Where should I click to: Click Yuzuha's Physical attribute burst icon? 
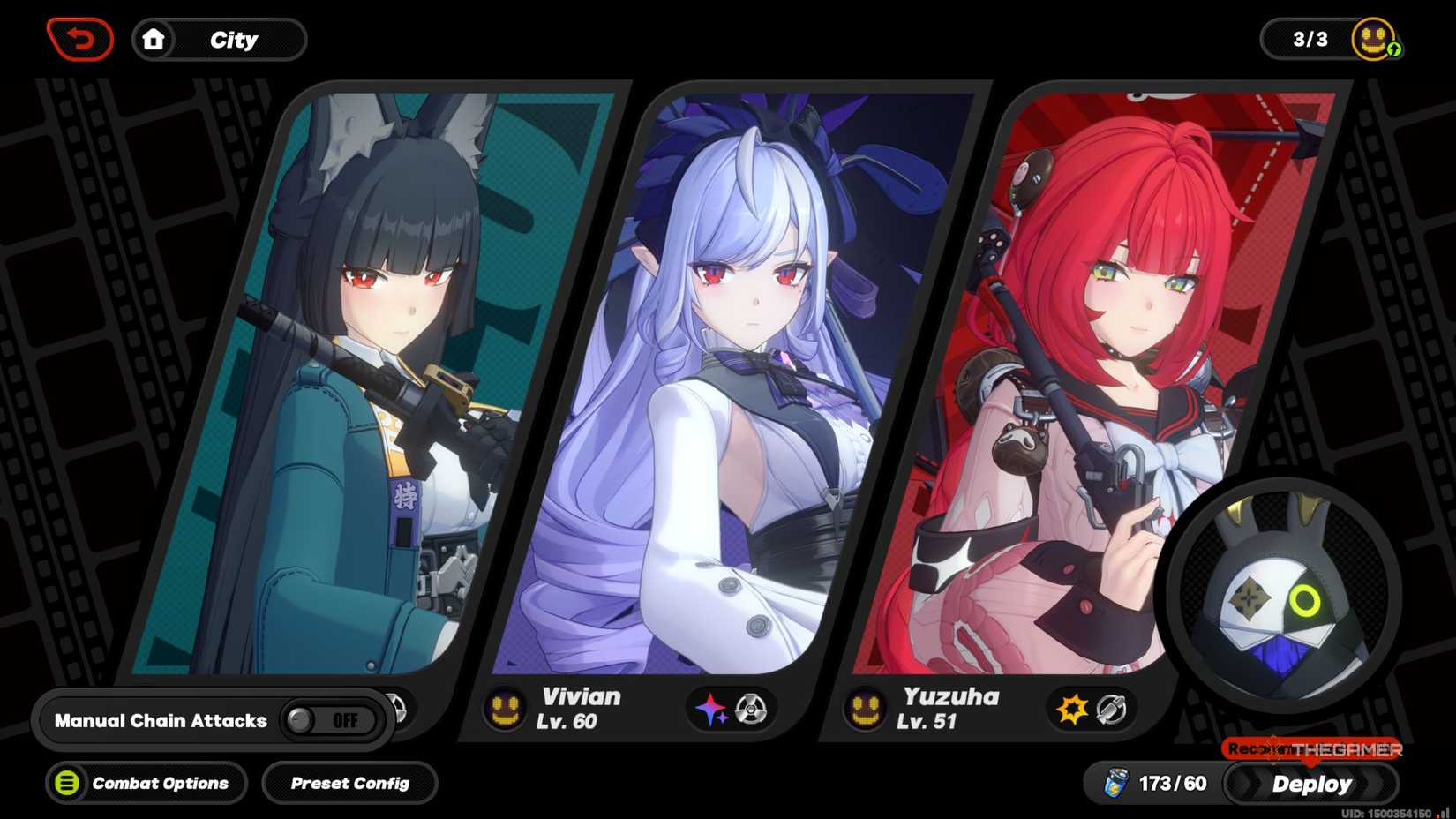pos(1071,709)
